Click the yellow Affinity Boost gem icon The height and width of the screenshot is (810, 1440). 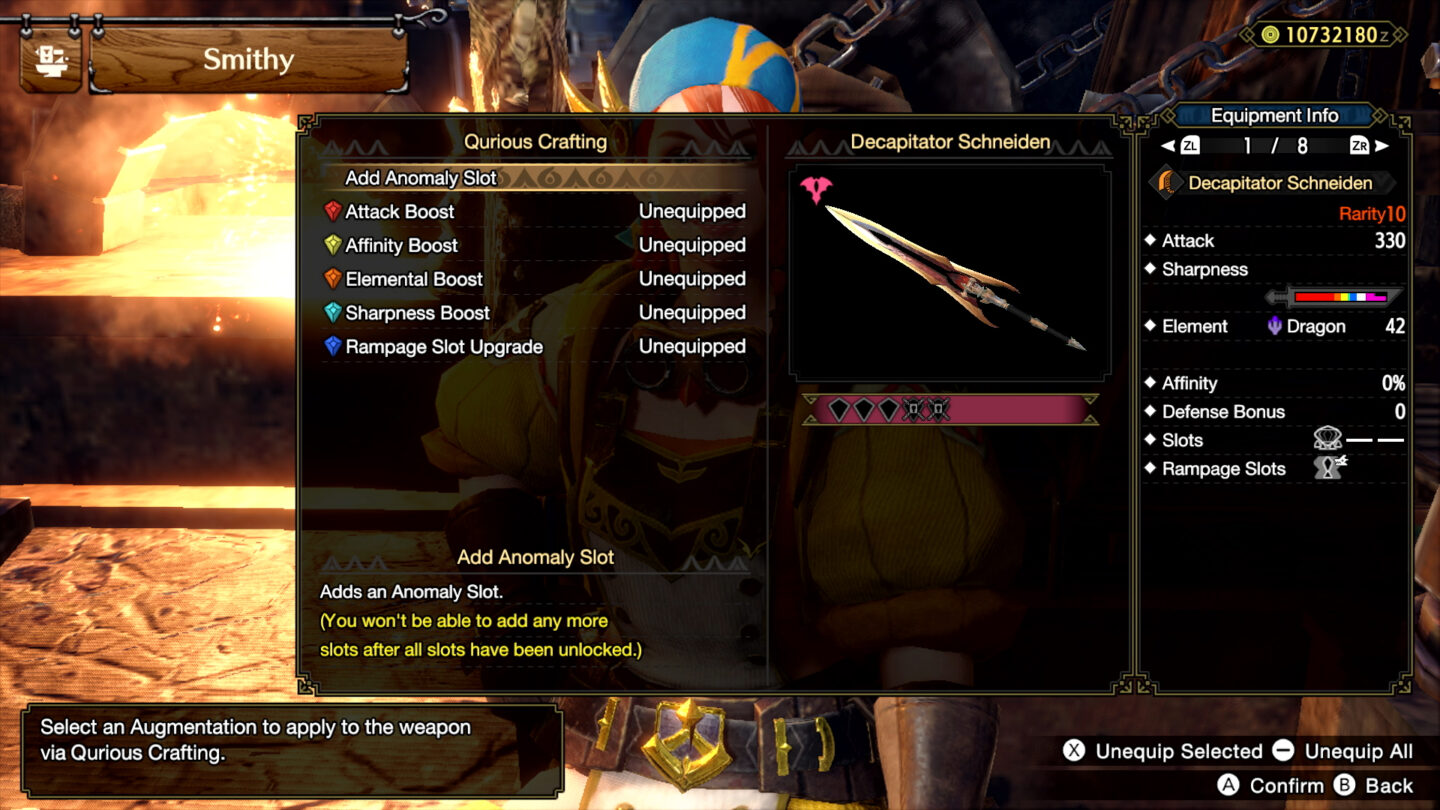[x=333, y=245]
